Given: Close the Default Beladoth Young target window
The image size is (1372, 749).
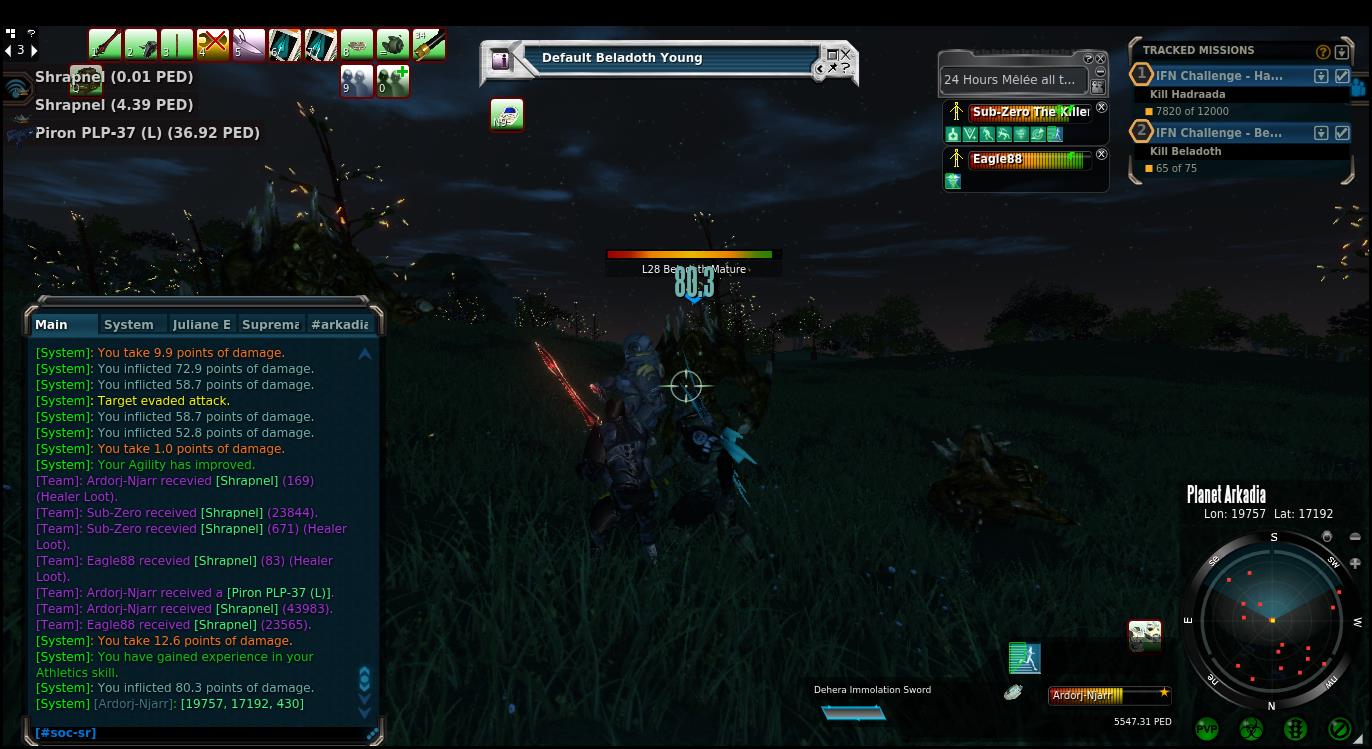Looking at the screenshot, I should (x=846, y=54).
